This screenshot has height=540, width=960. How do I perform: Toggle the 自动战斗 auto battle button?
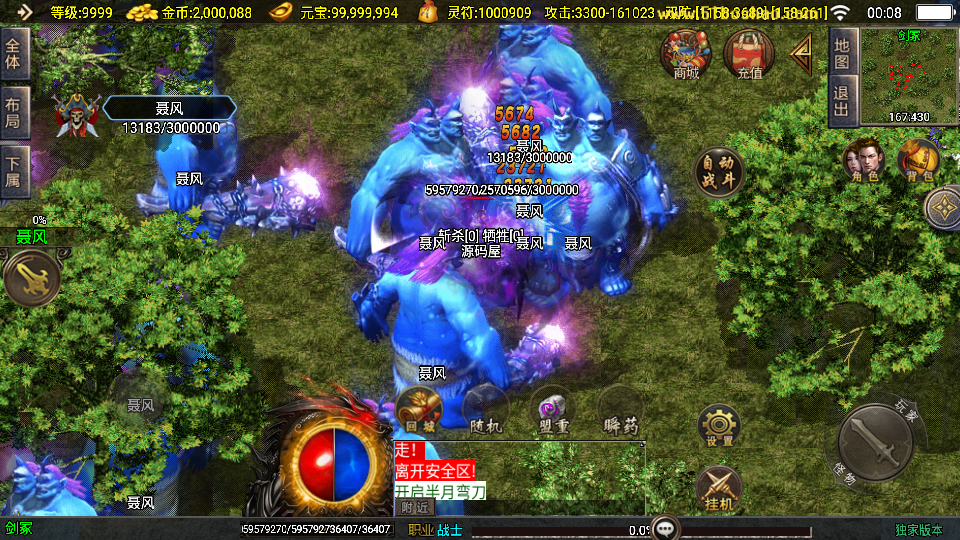point(718,172)
